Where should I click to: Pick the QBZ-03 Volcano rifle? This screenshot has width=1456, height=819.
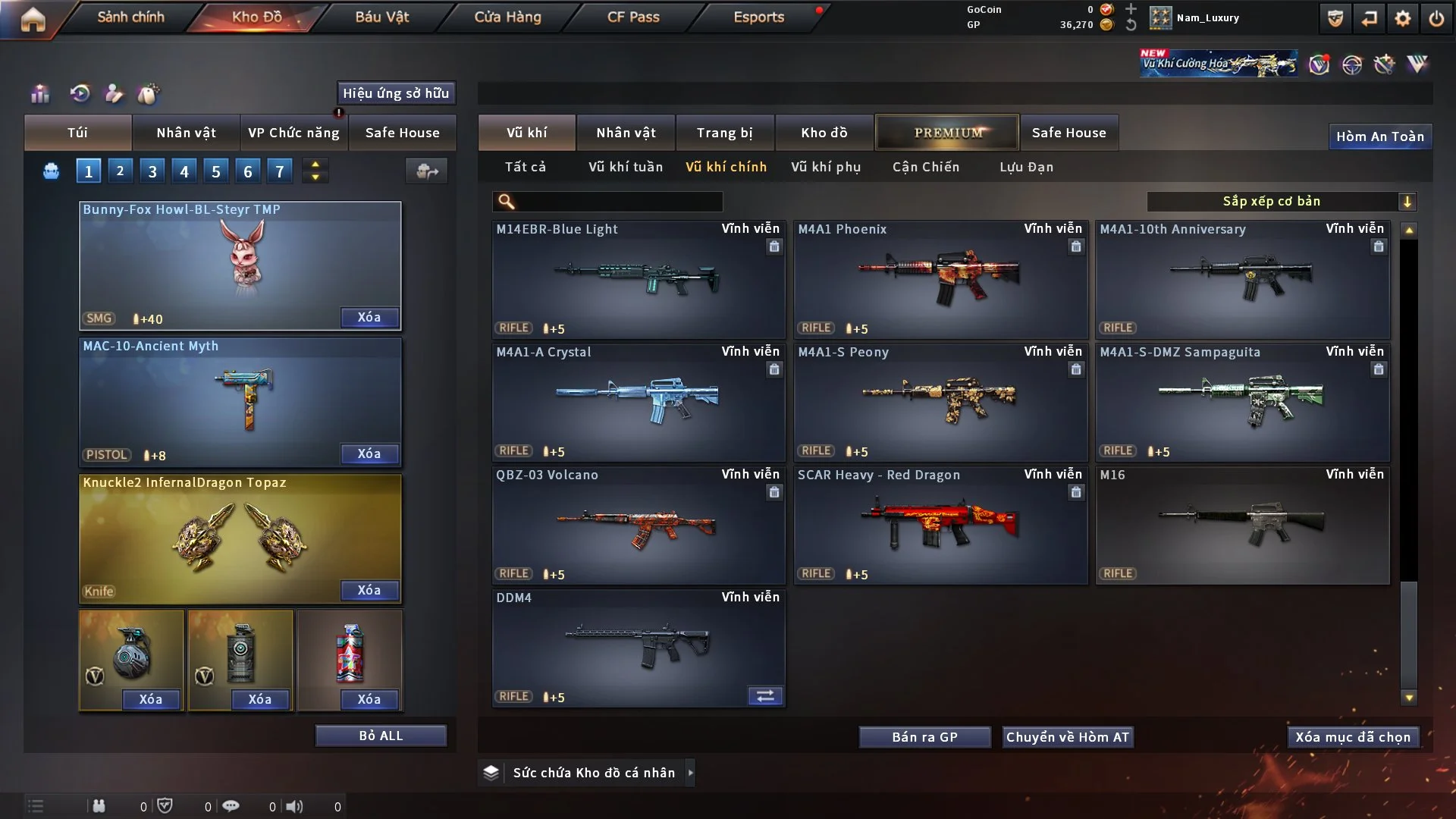point(638,525)
